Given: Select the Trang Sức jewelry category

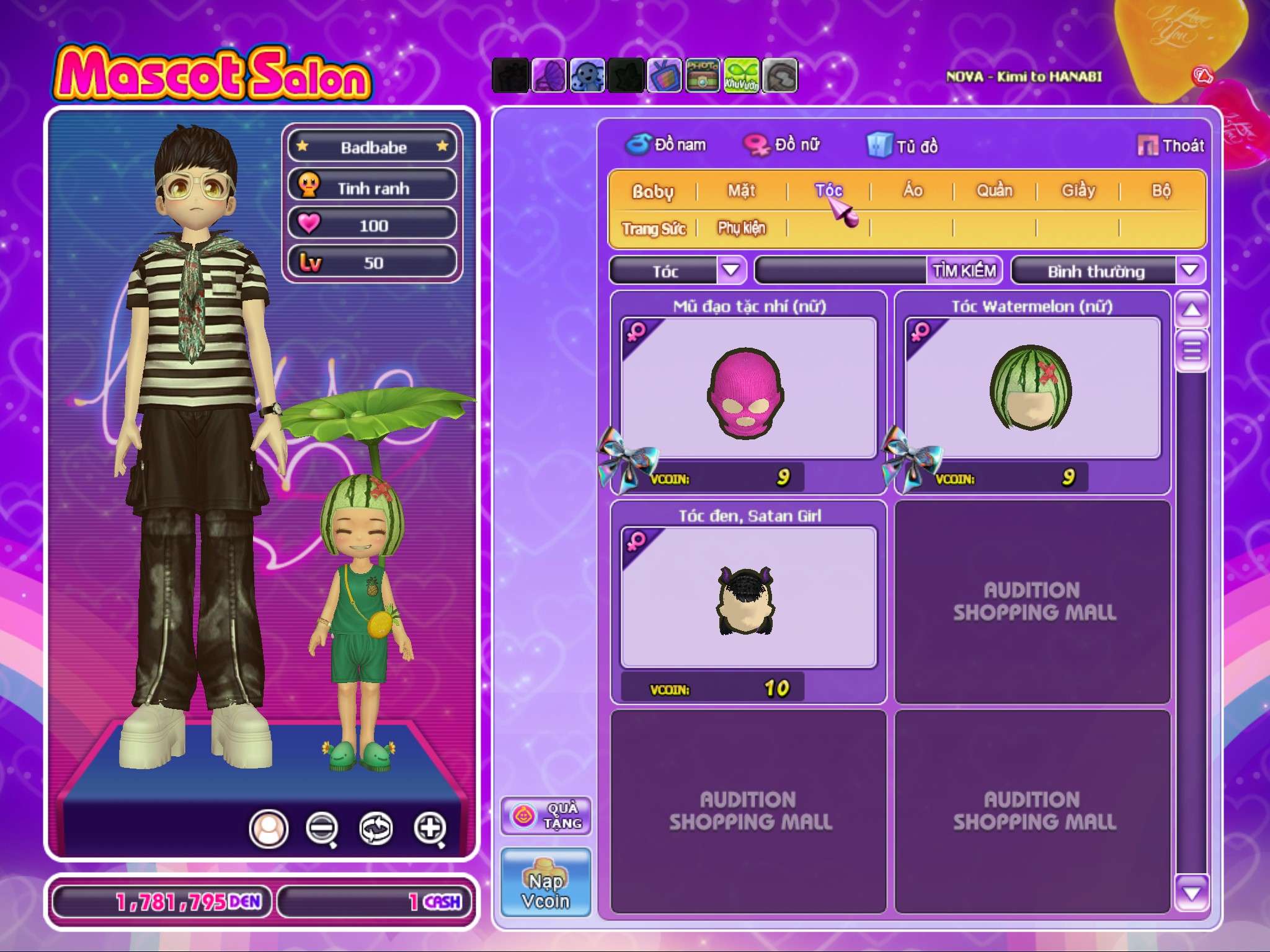Looking at the screenshot, I should [x=654, y=229].
